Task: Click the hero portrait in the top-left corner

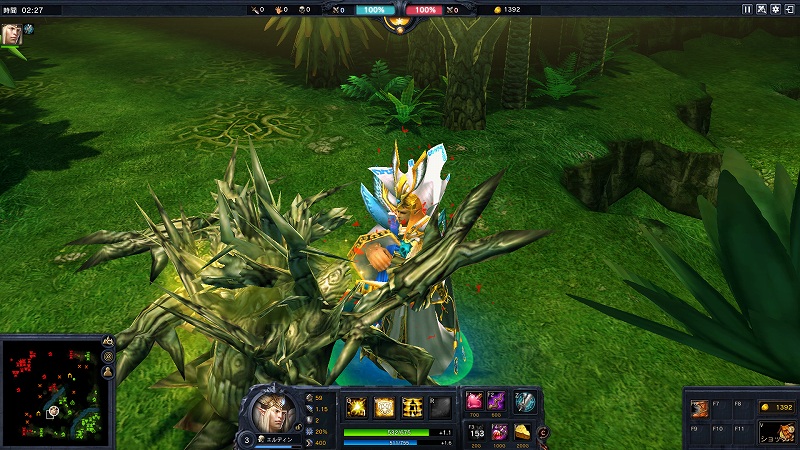Action: (x=12, y=33)
